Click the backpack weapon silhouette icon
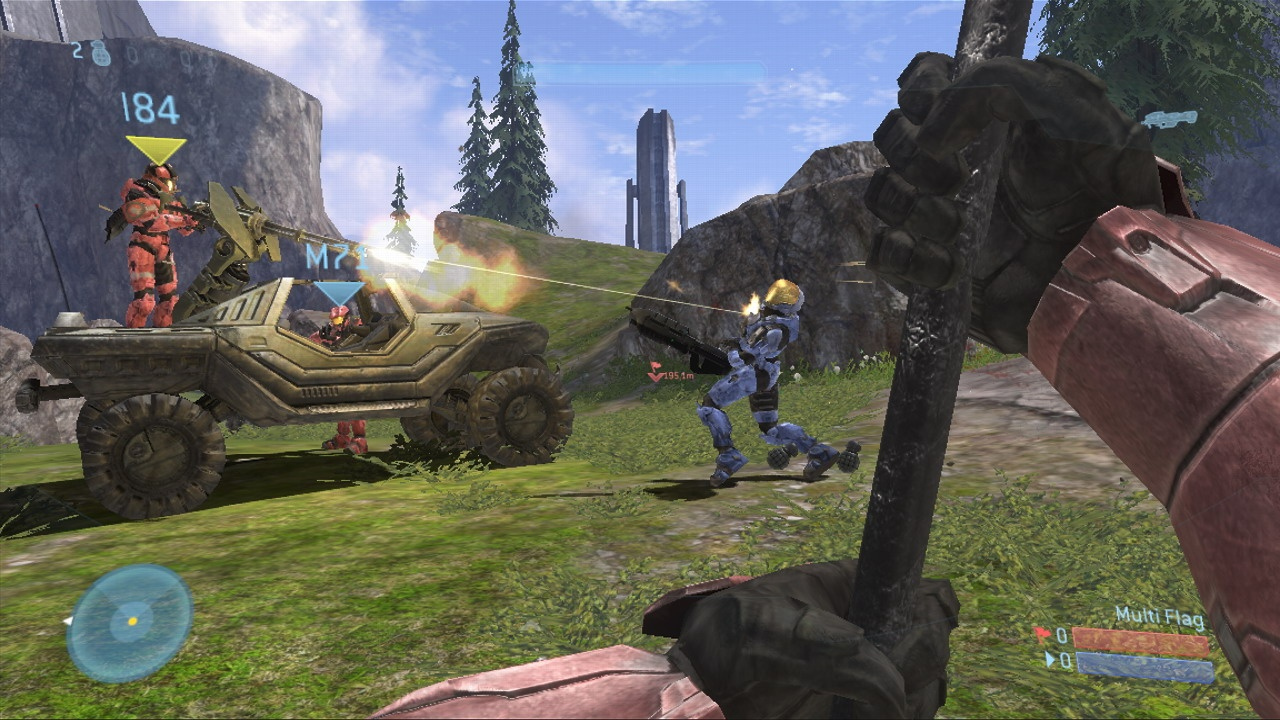The height and width of the screenshot is (720, 1280). point(1170,119)
